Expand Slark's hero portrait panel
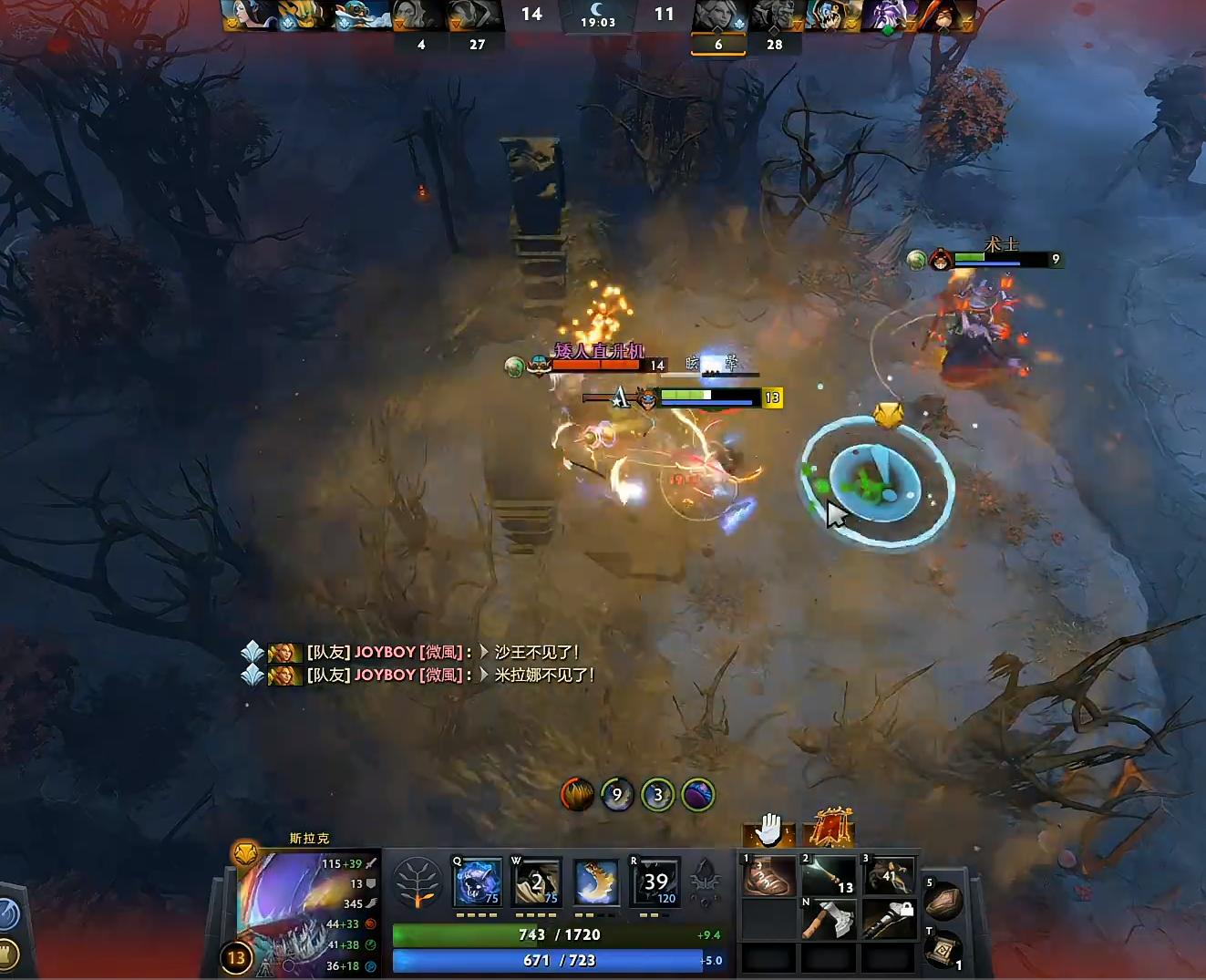The image size is (1206, 980). [x=301, y=912]
